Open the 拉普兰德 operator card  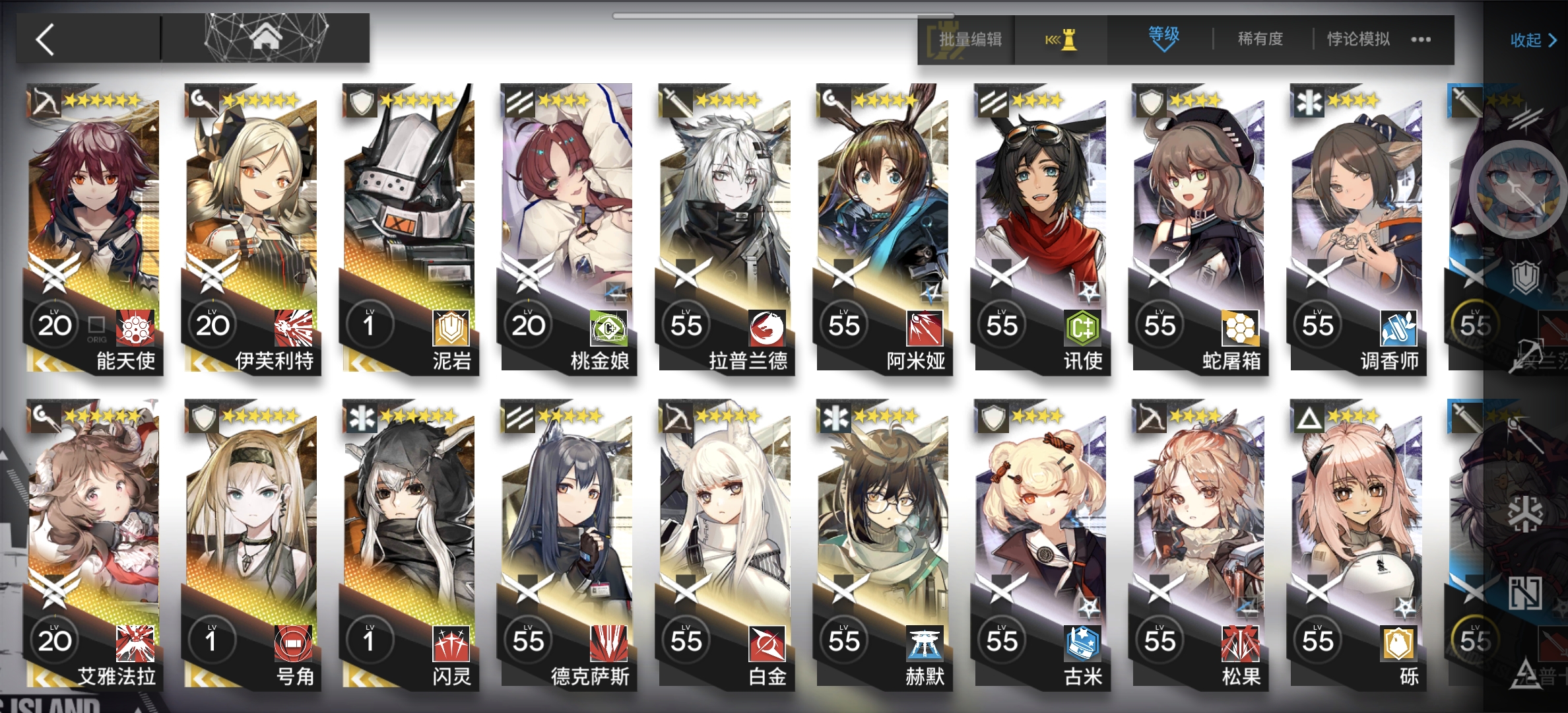click(725, 224)
